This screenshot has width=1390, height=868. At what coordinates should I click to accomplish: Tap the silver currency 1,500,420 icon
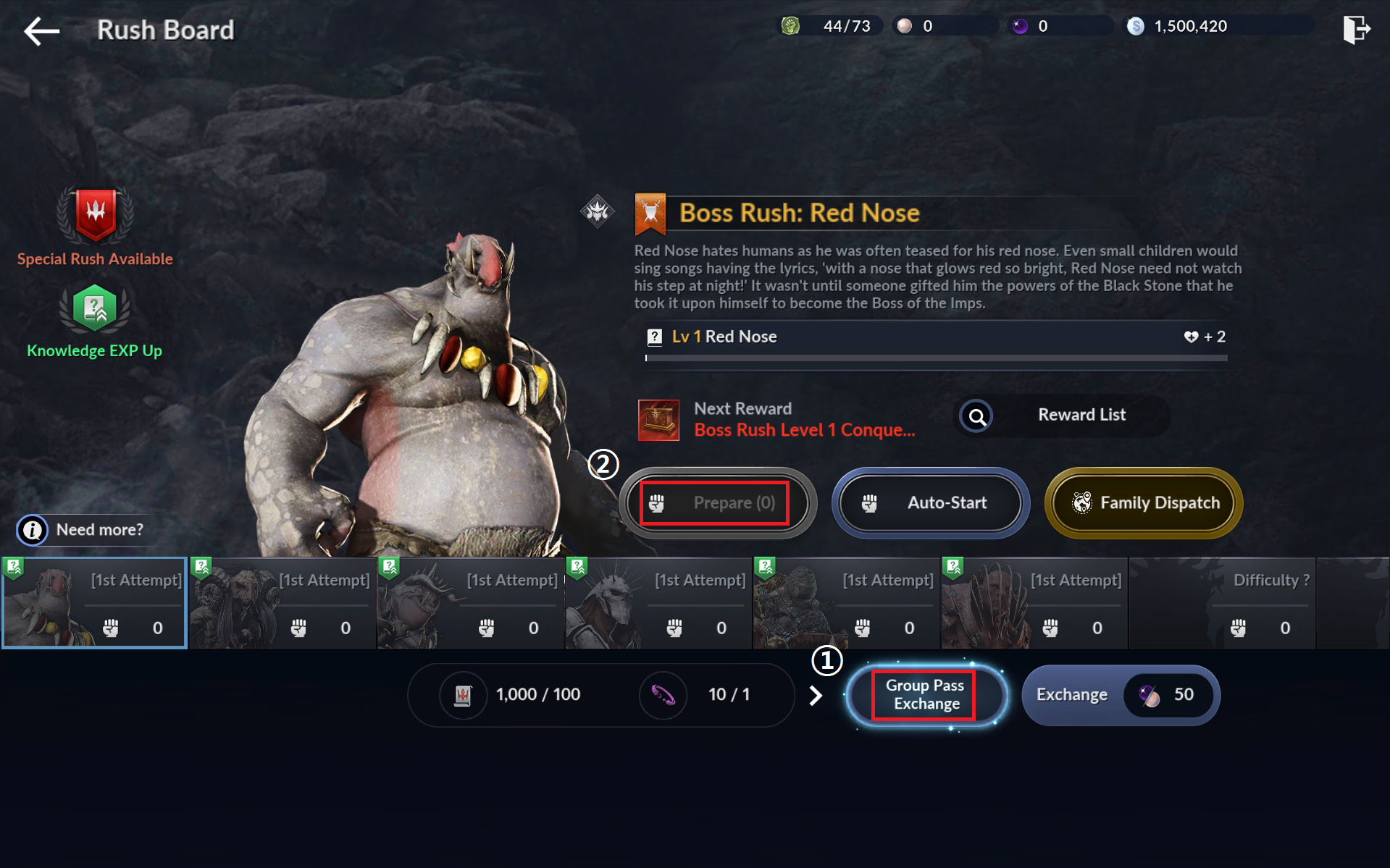(1135, 27)
